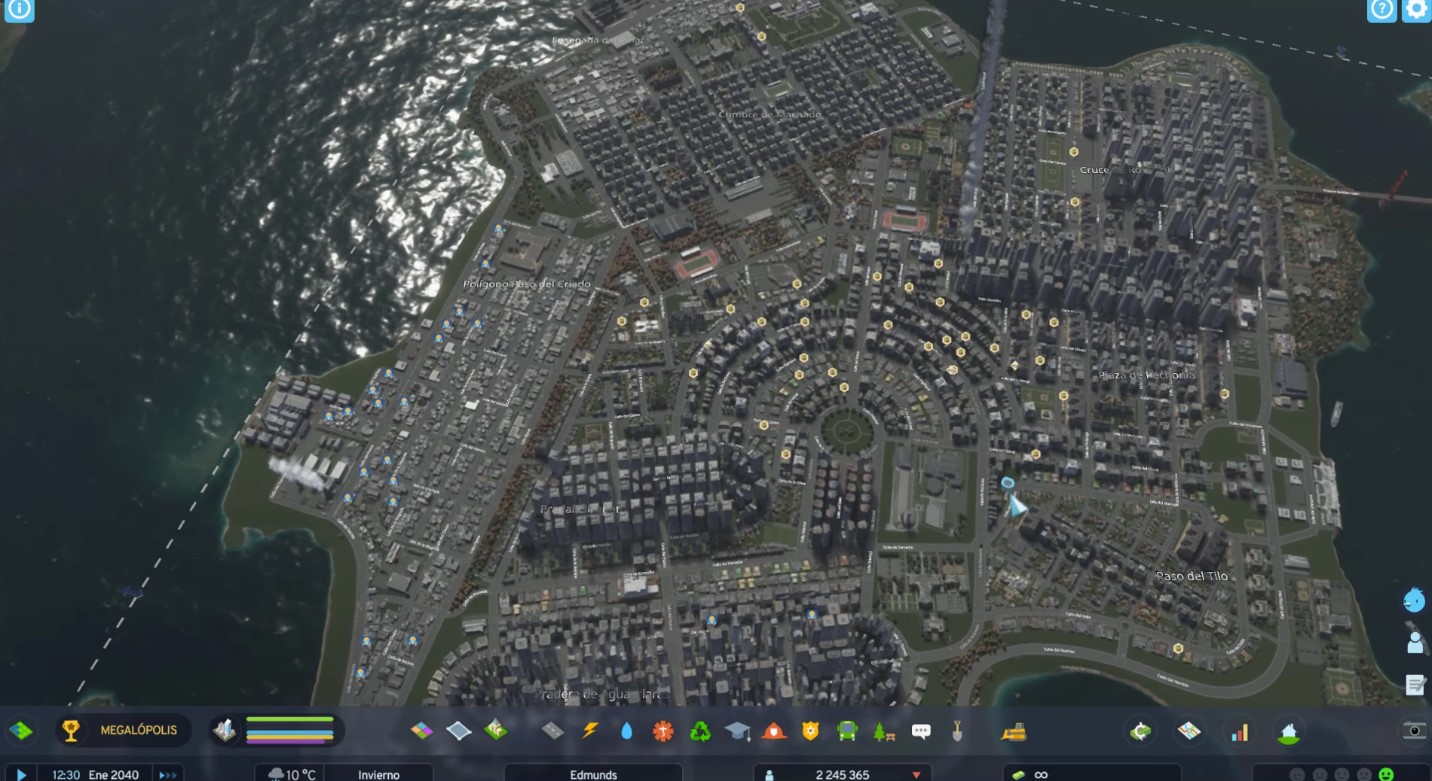The image size is (1432, 781).
Task: Open the Edmunds radio station selector
Action: coord(590,773)
